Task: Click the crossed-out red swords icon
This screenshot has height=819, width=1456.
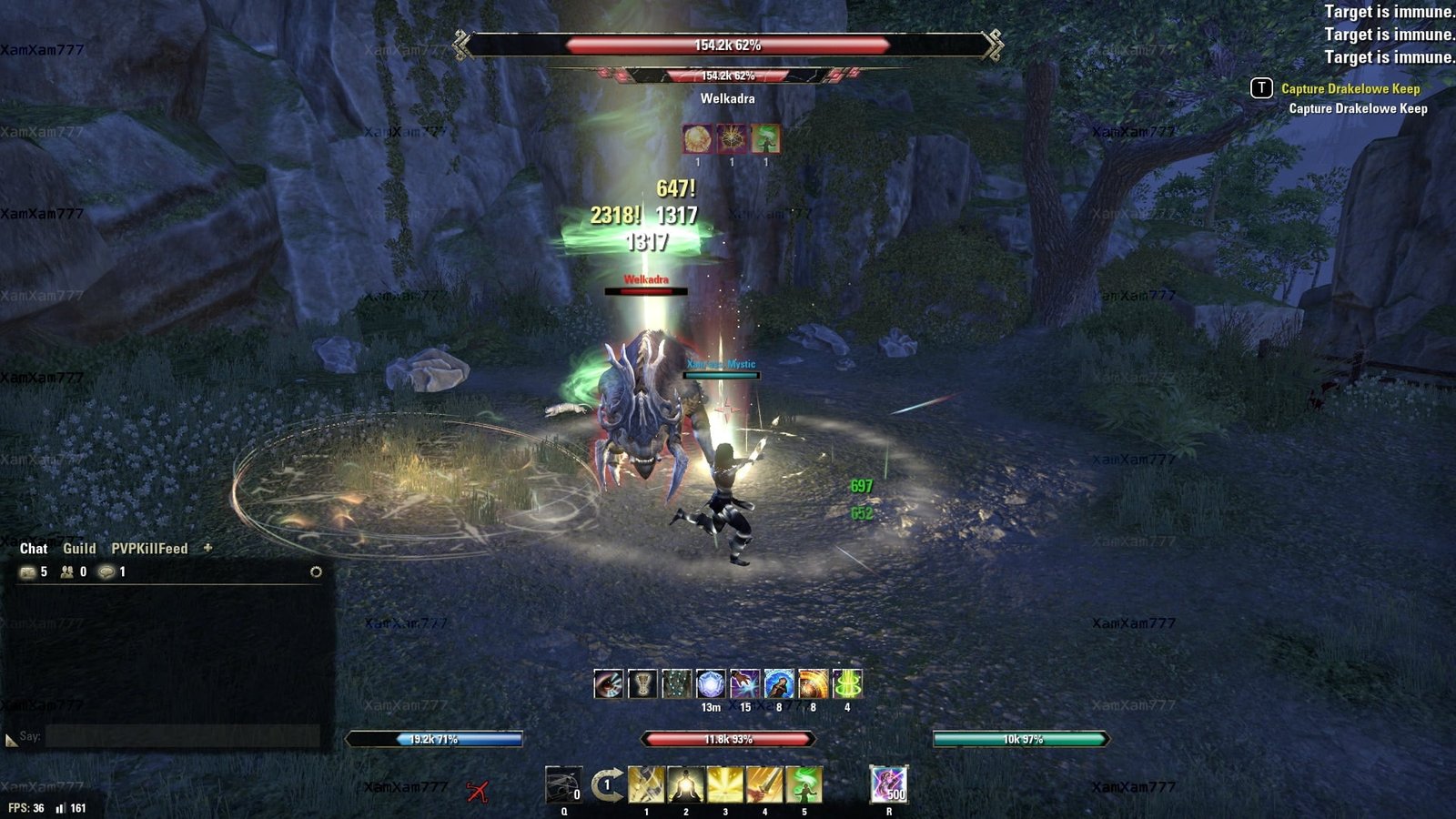Action: pos(477,791)
